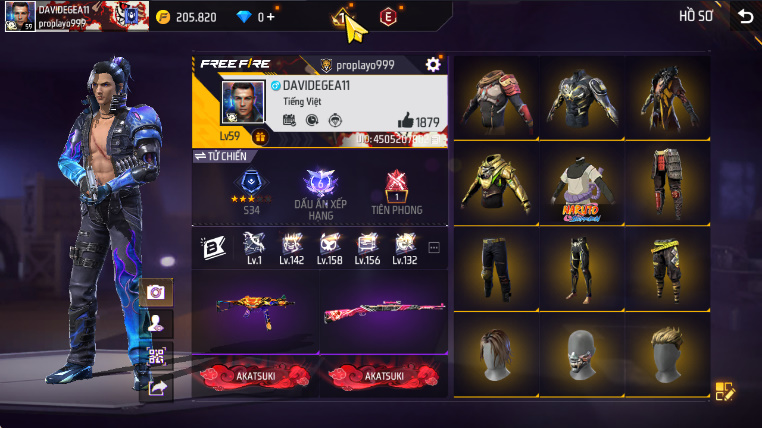
Task: Add diamonds with the plus button
Action: 272,17
